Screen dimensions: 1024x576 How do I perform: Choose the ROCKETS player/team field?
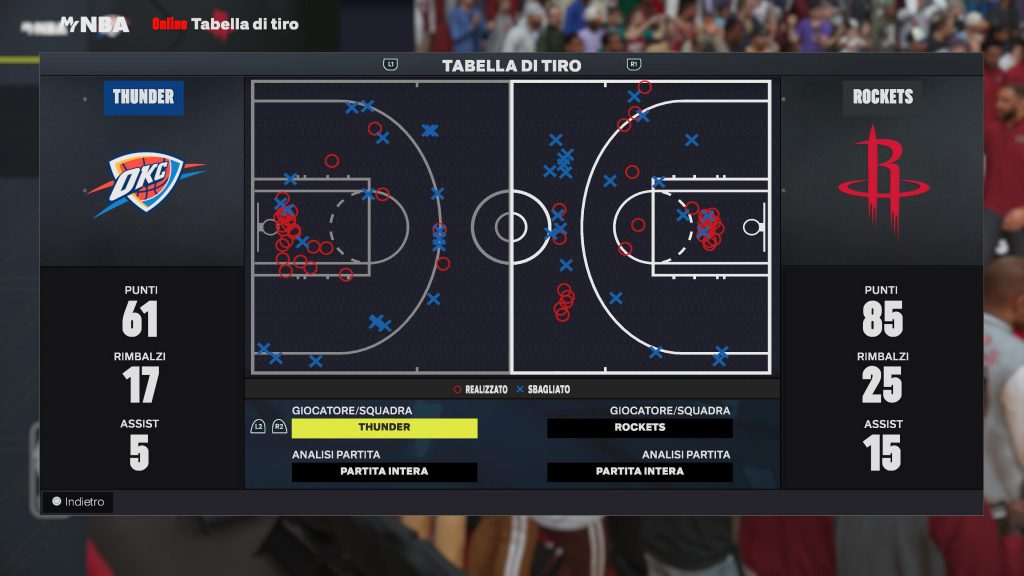click(x=640, y=428)
